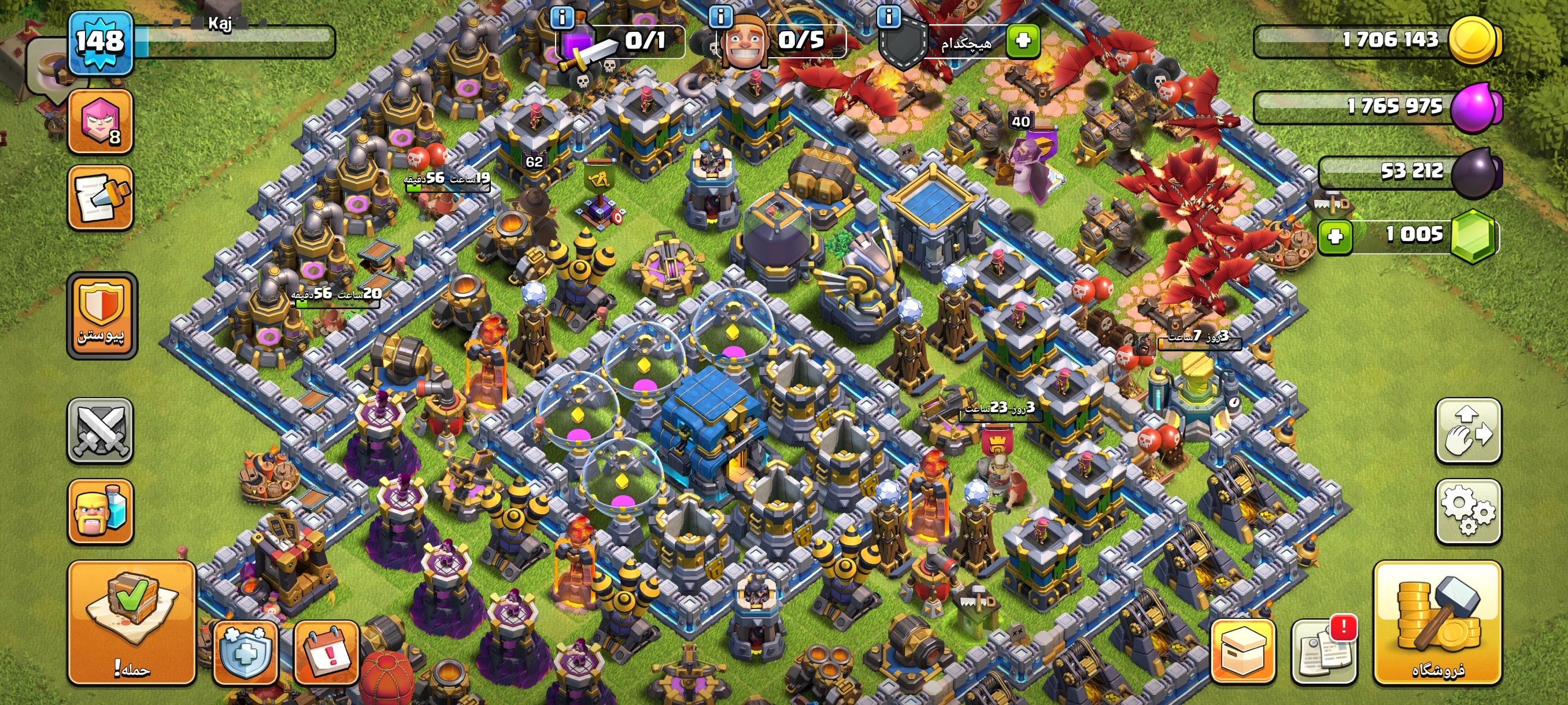Image resolution: width=1568 pixels, height=705 pixels.
Task: Open the events calendar button
Action: 327,652
